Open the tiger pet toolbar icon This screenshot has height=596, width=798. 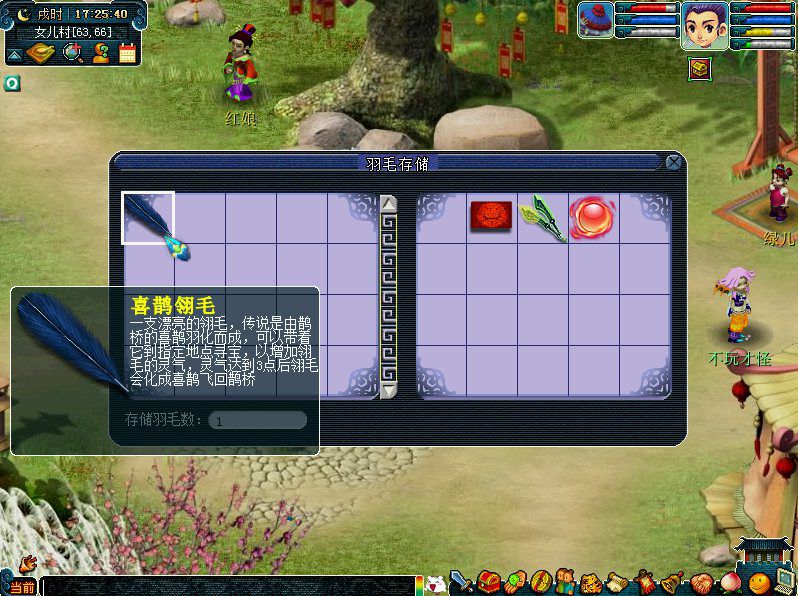591,582
